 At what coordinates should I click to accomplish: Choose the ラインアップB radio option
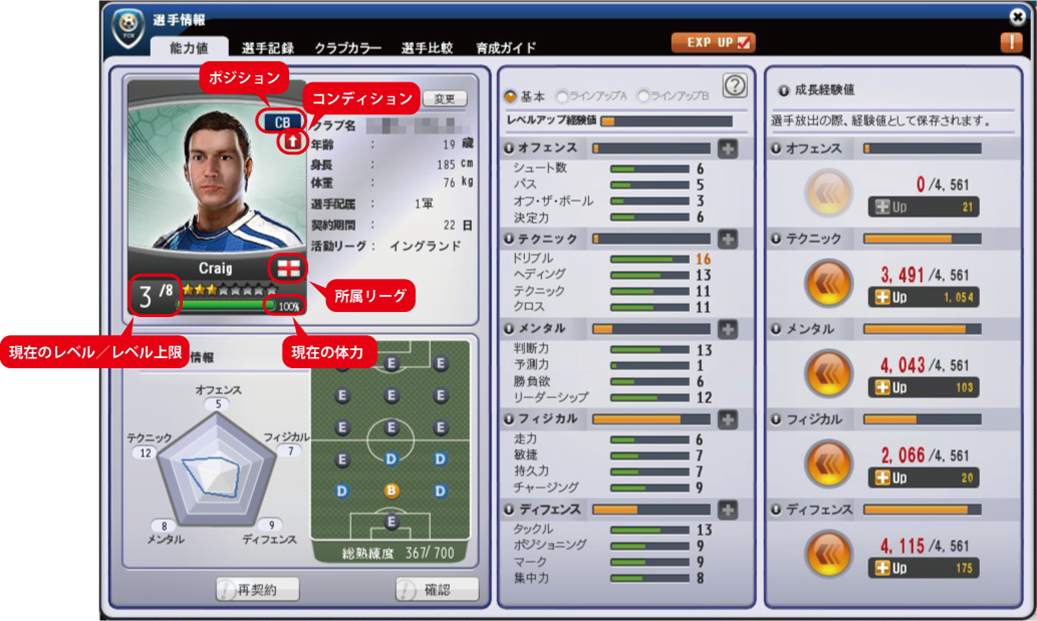pyautogui.click(x=643, y=97)
